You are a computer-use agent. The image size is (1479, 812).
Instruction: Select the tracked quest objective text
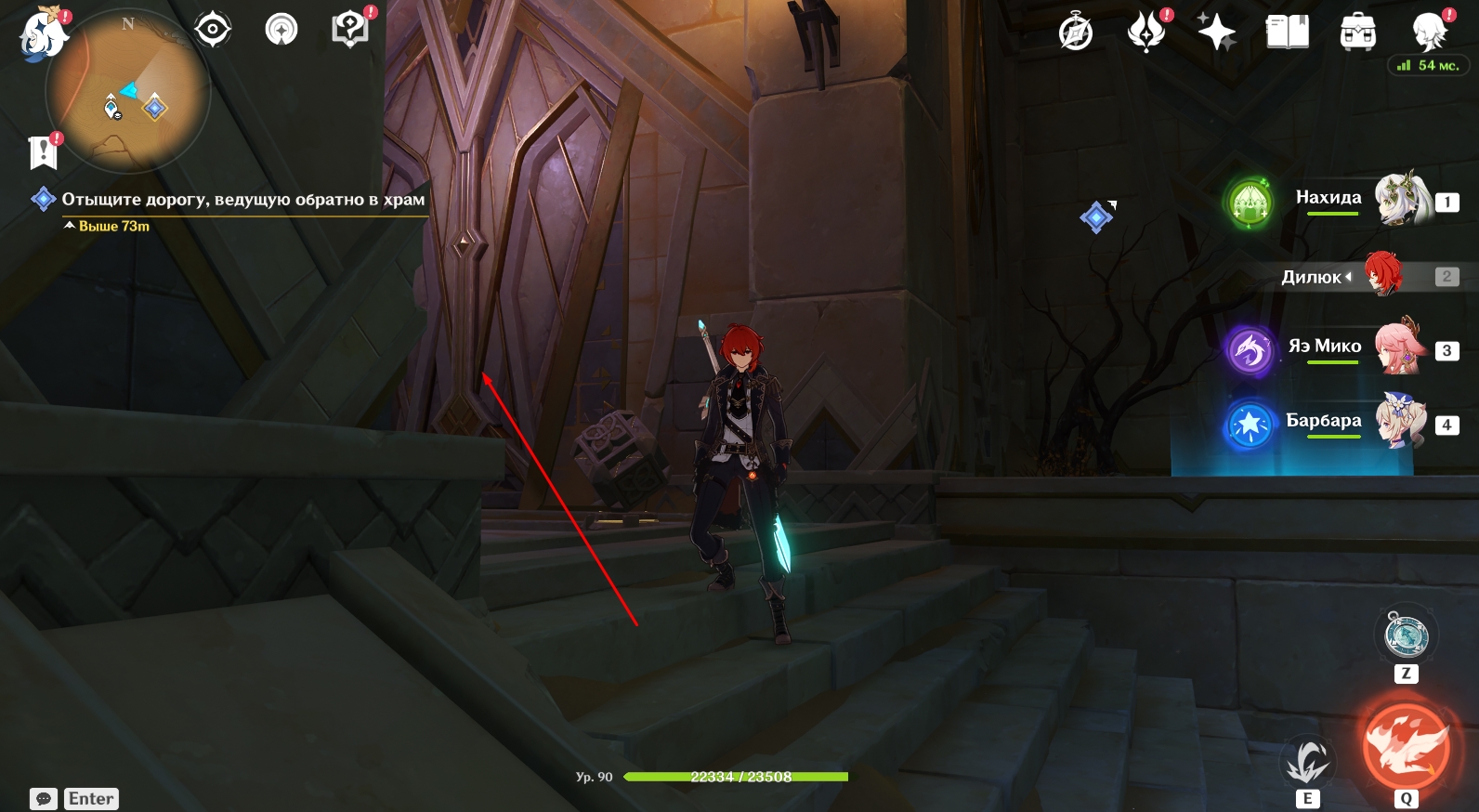point(242,199)
